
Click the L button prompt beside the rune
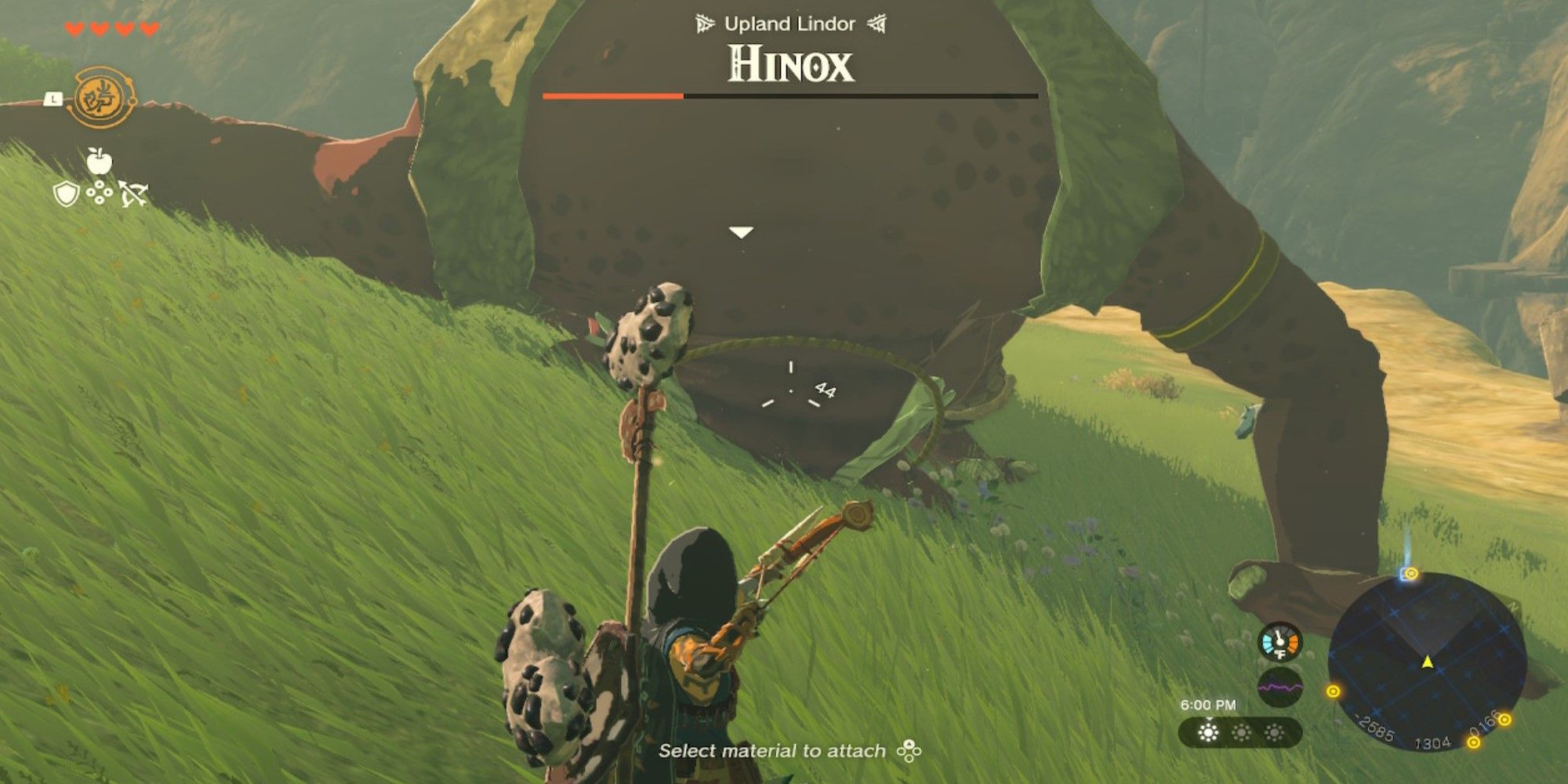[53, 98]
